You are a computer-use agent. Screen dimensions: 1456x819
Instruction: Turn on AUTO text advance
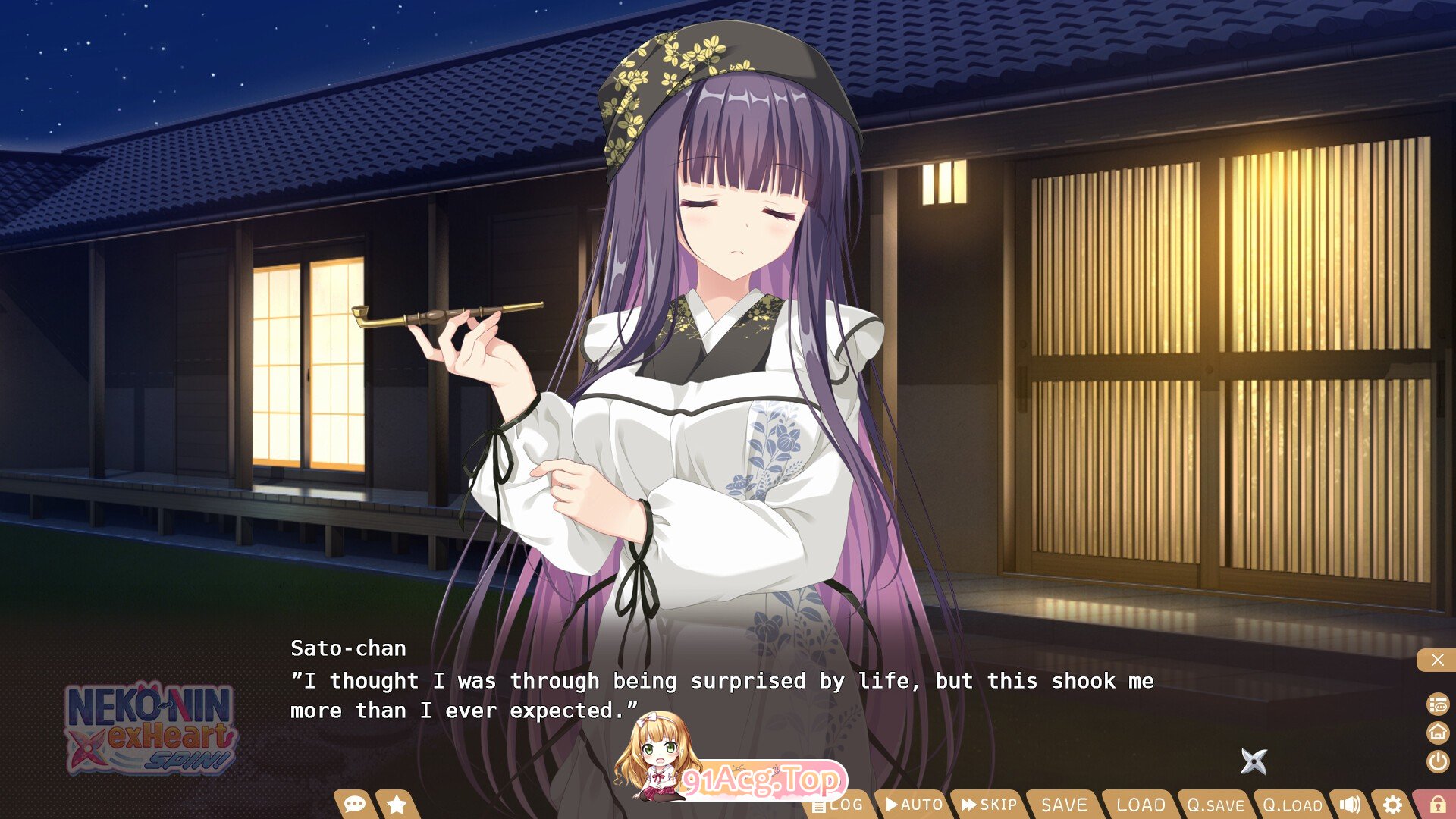pyautogui.click(x=914, y=805)
